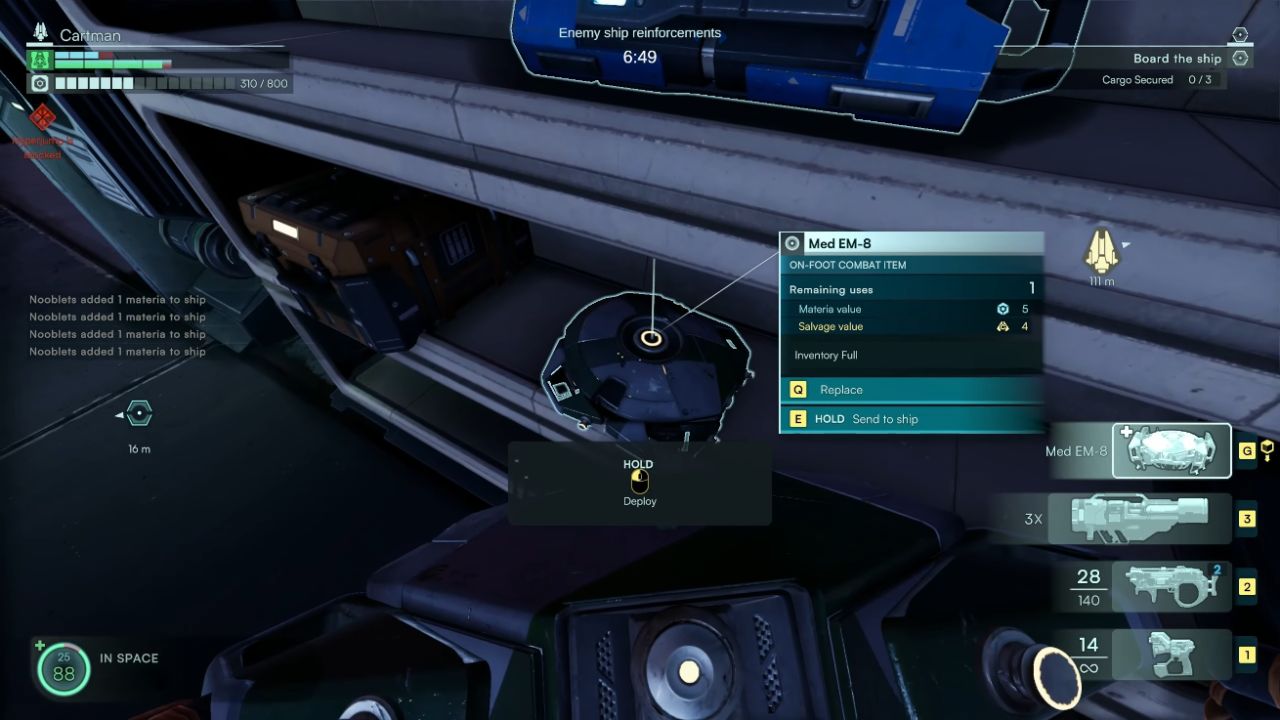Open the Board the ship objective tracker
Viewport: 1280px width, 720px height.
pyautogui.click(x=1177, y=59)
